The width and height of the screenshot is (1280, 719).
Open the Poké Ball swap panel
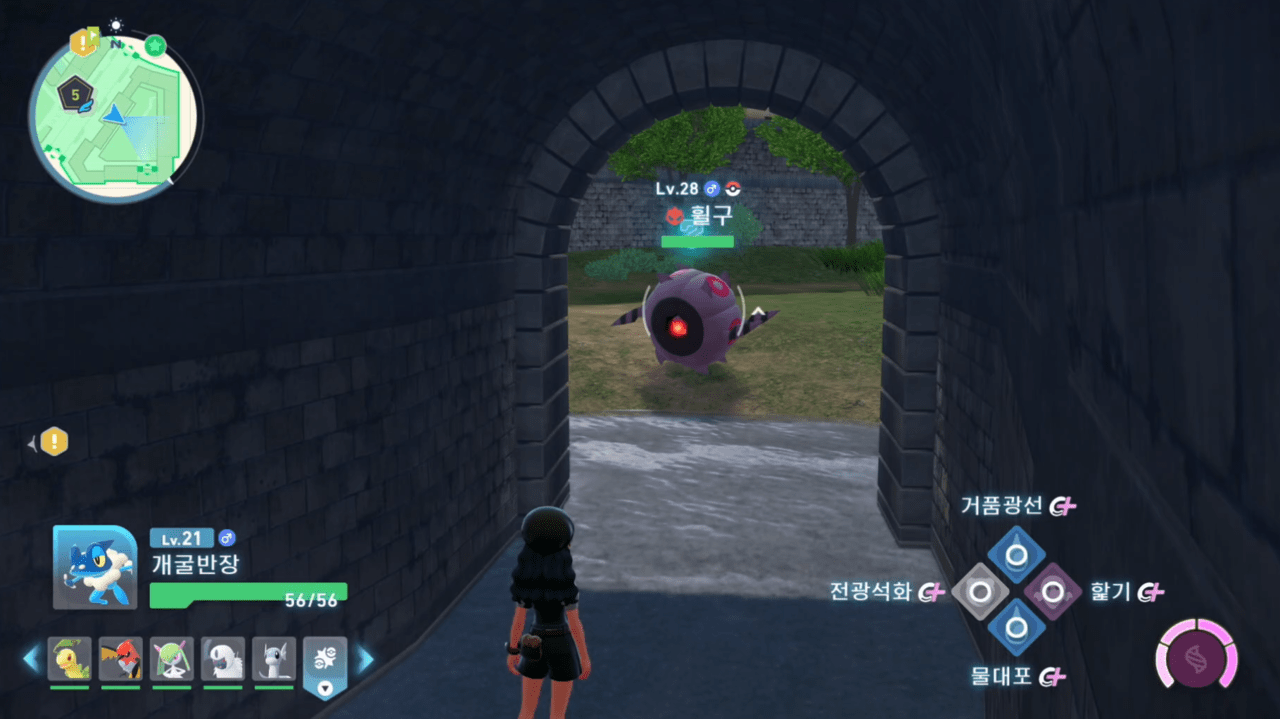325,663
